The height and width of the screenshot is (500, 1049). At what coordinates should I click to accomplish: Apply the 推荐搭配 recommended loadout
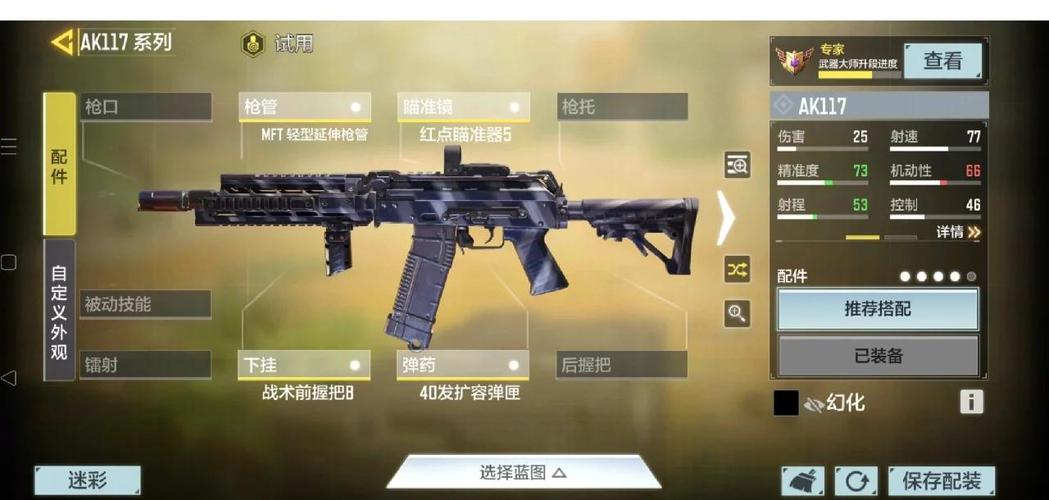(x=878, y=309)
